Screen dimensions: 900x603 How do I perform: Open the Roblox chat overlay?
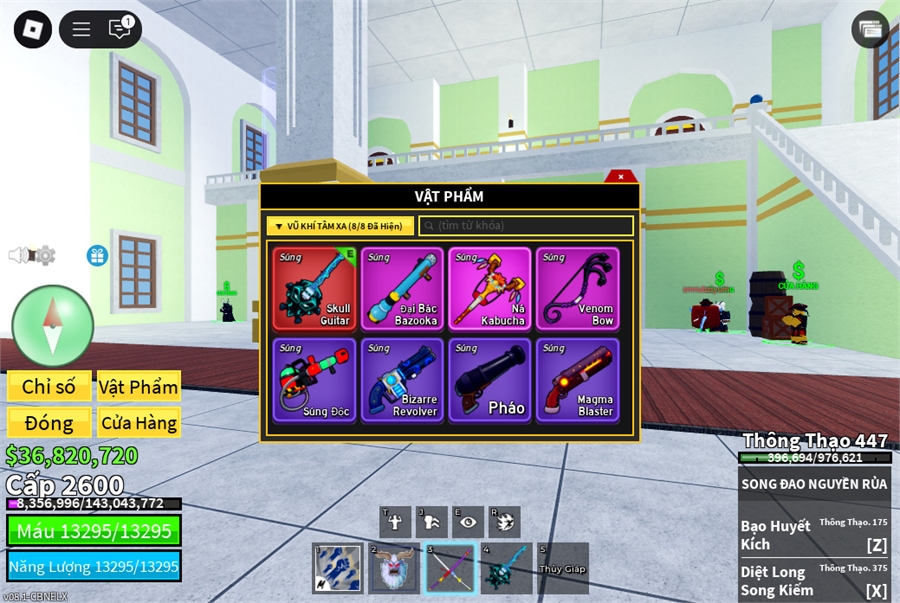coord(120,29)
